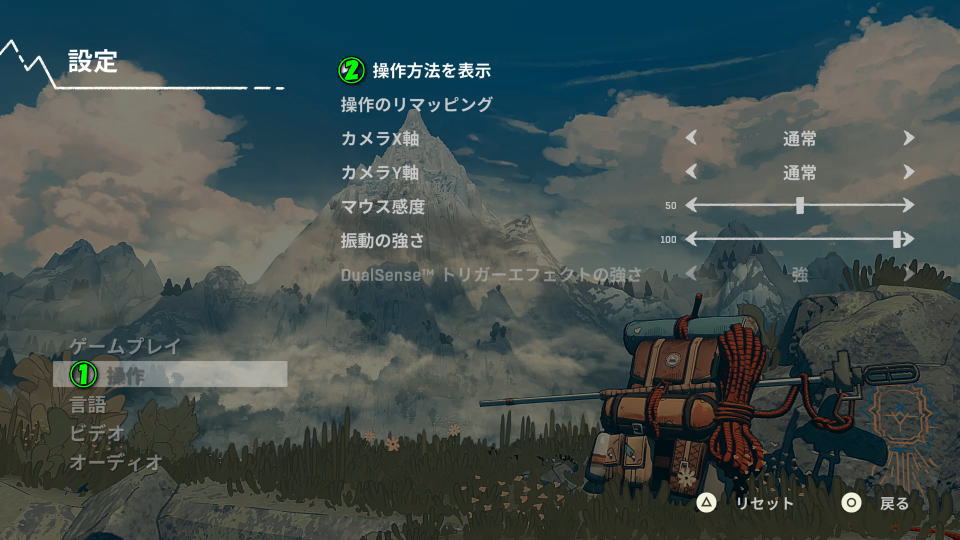Click left arrow for カメラY軸
Image resolution: width=960 pixels, height=540 pixels.
690,172
